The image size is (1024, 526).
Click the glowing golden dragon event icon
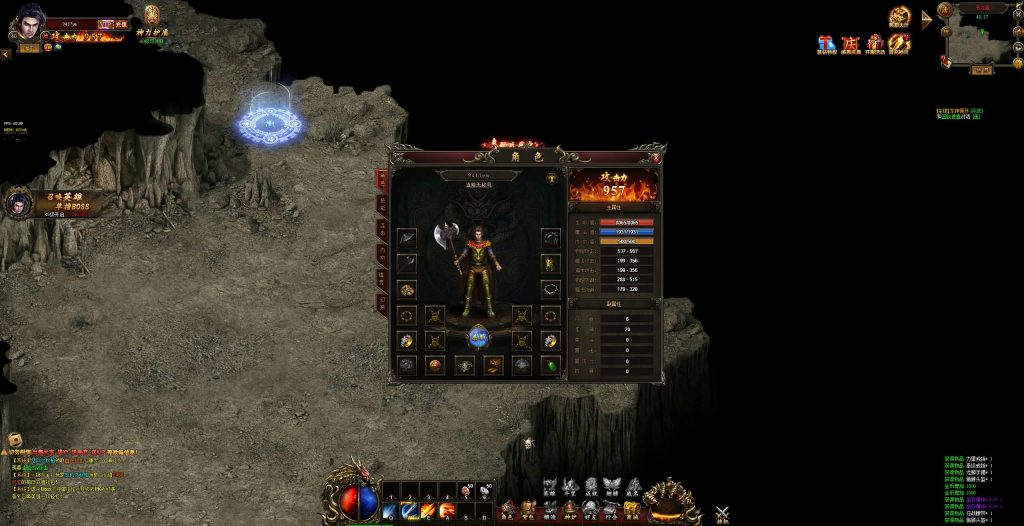tap(899, 16)
